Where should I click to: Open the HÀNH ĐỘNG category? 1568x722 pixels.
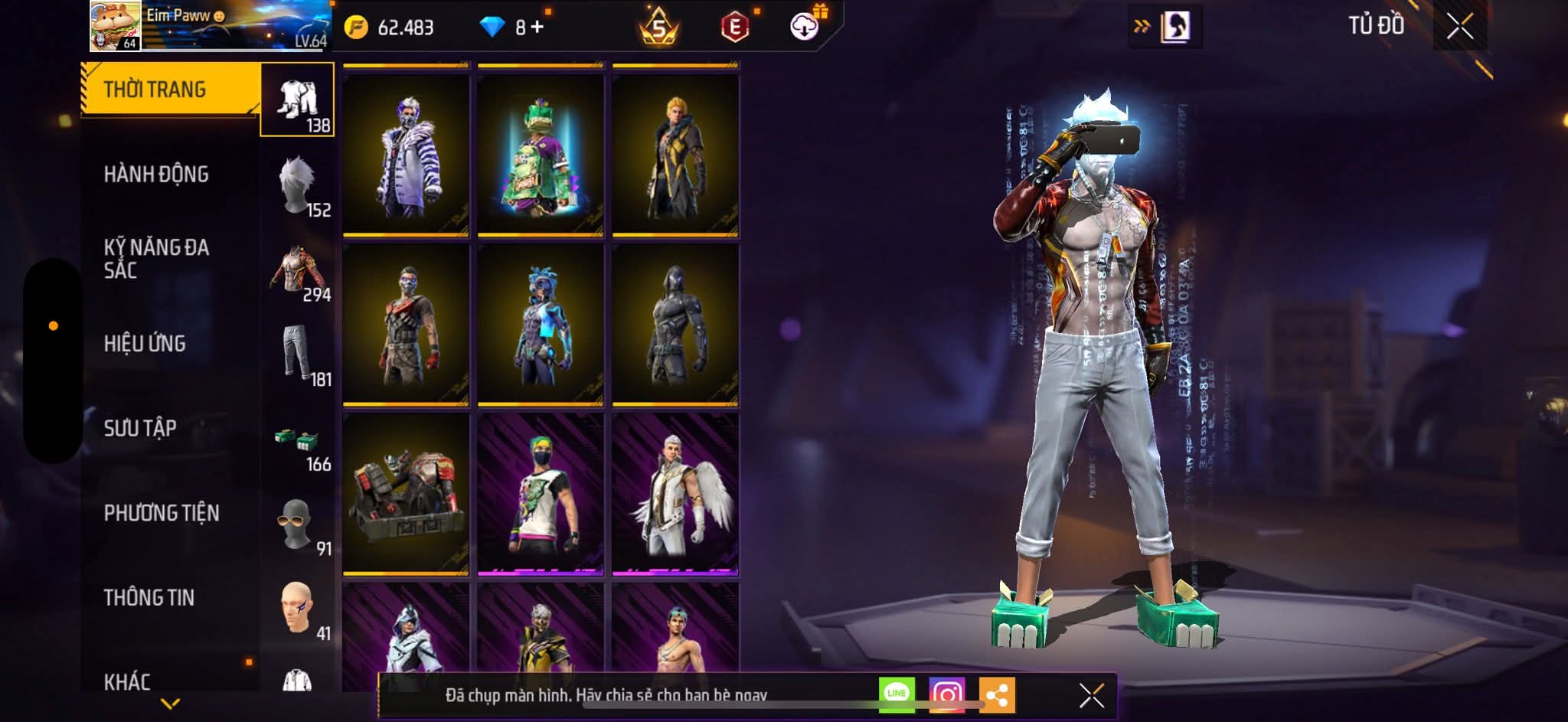(156, 175)
